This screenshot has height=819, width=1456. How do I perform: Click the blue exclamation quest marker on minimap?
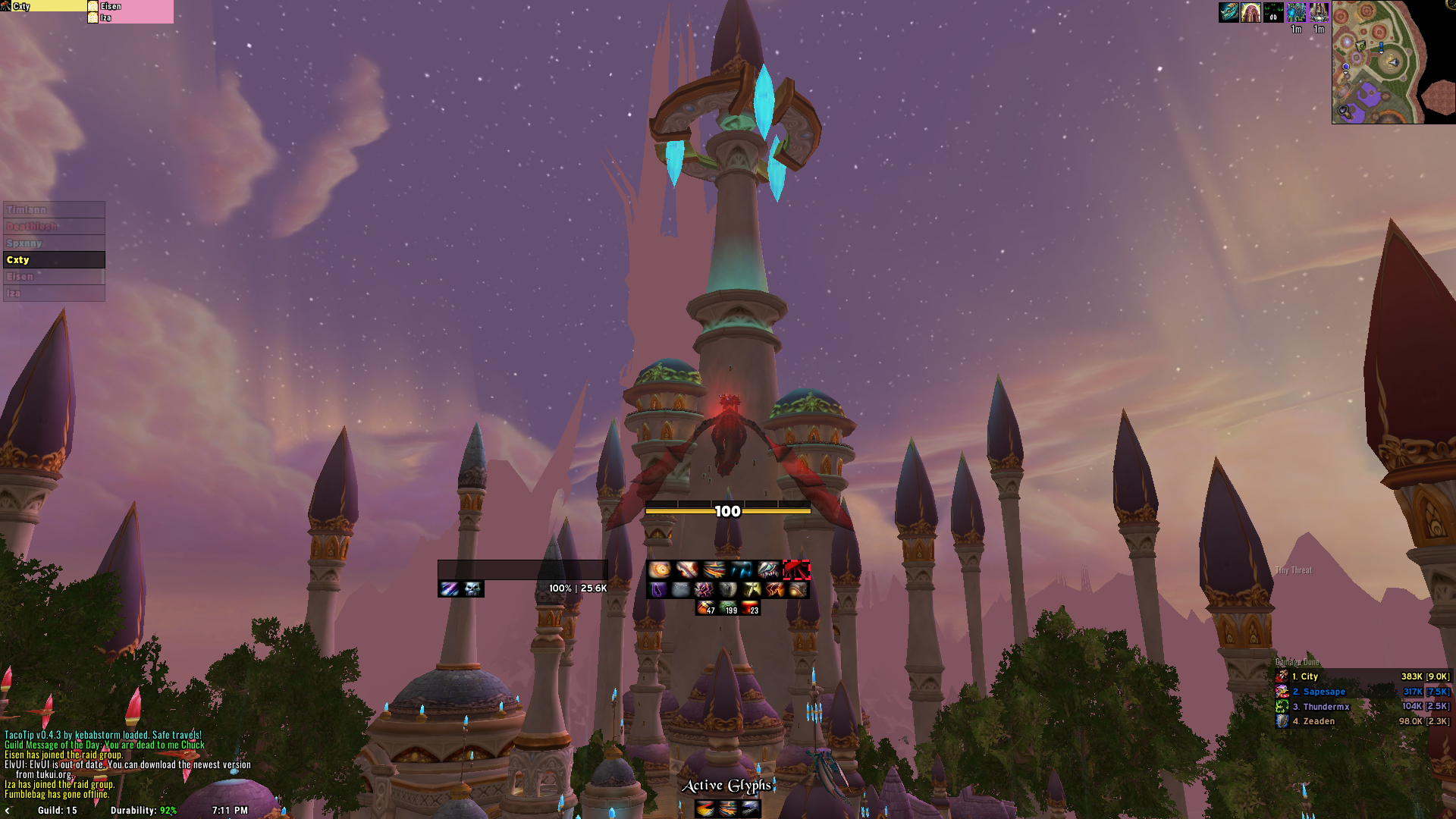(x=1381, y=47)
